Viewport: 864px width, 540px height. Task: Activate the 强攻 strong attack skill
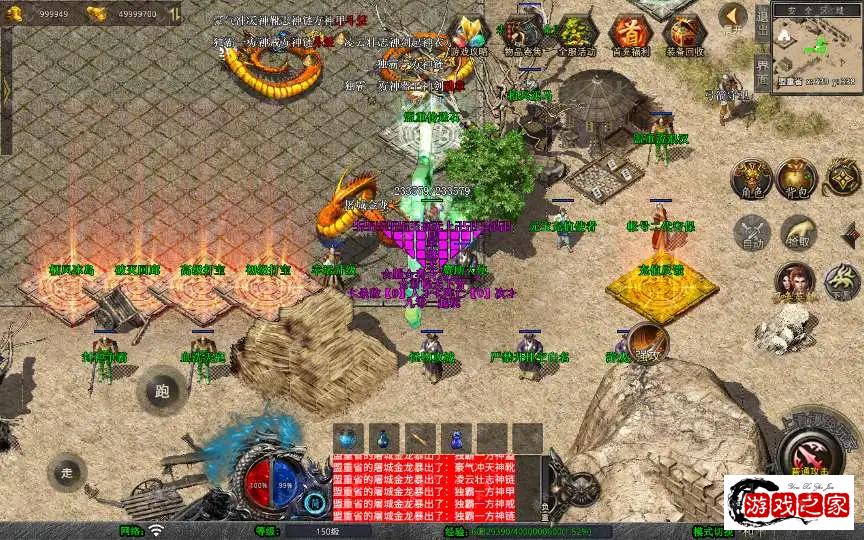click(x=647, y=342)
